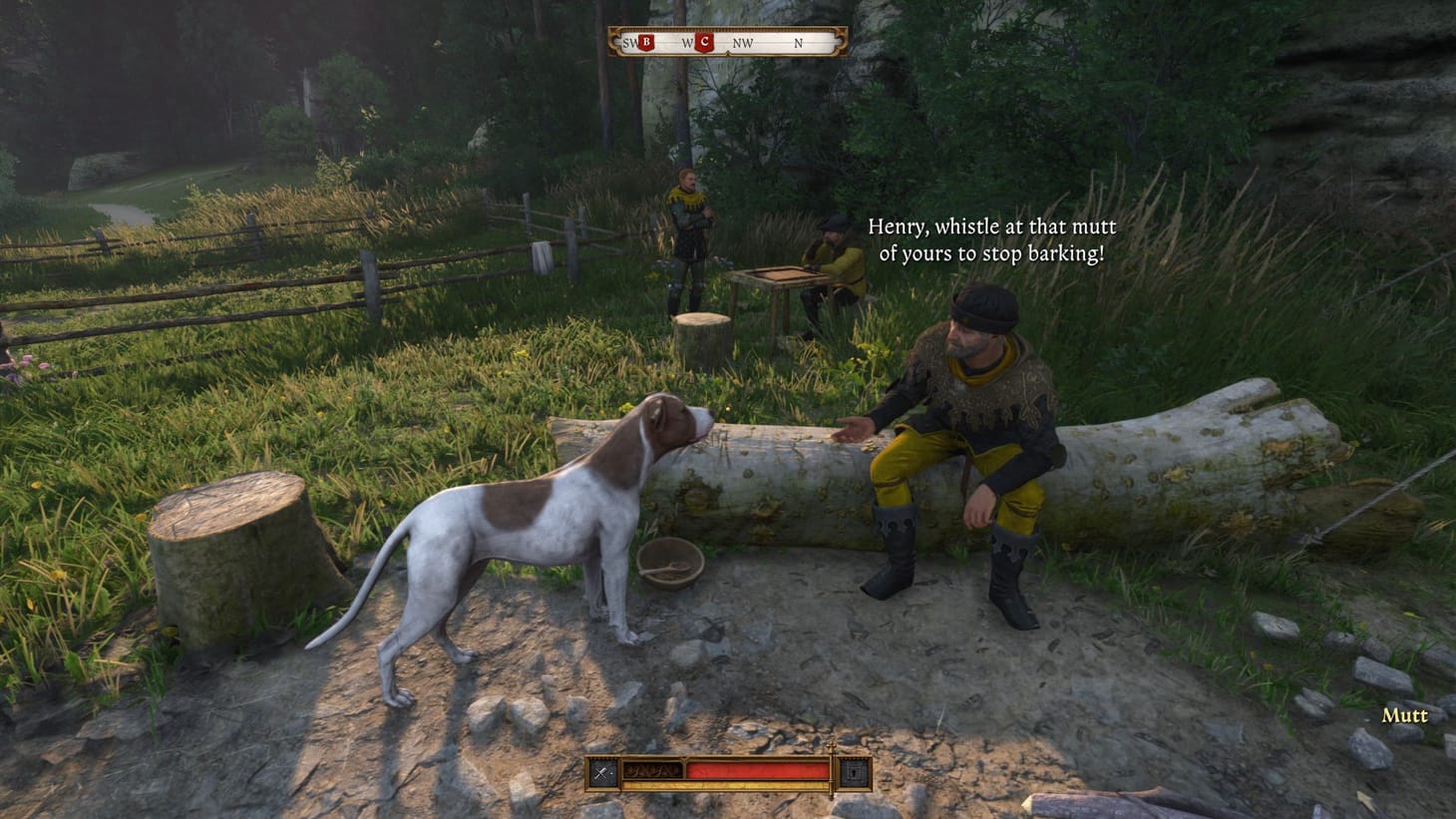1456x819 pixels.
Task: Click the N direction on compass
Action: [798, 42]
